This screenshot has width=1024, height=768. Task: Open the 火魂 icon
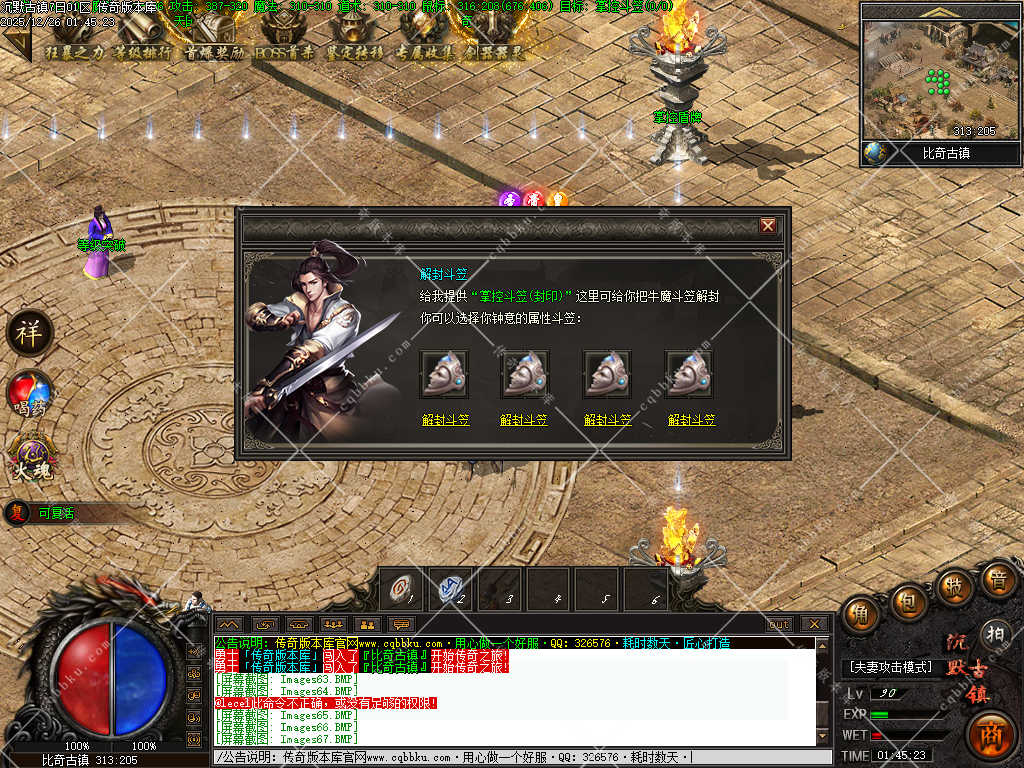[30, 456]
